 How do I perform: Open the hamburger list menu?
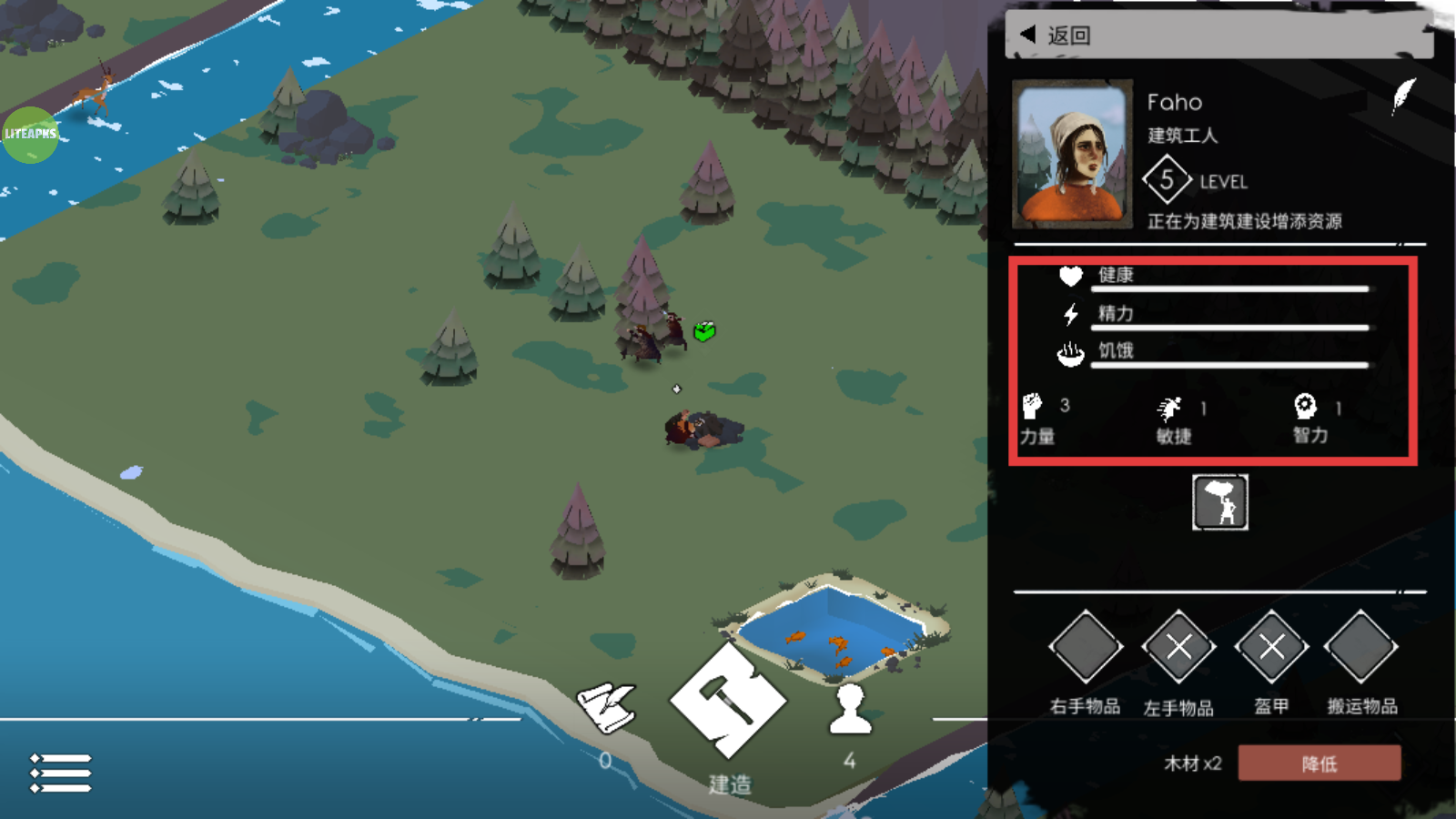[x=61, y=773]
